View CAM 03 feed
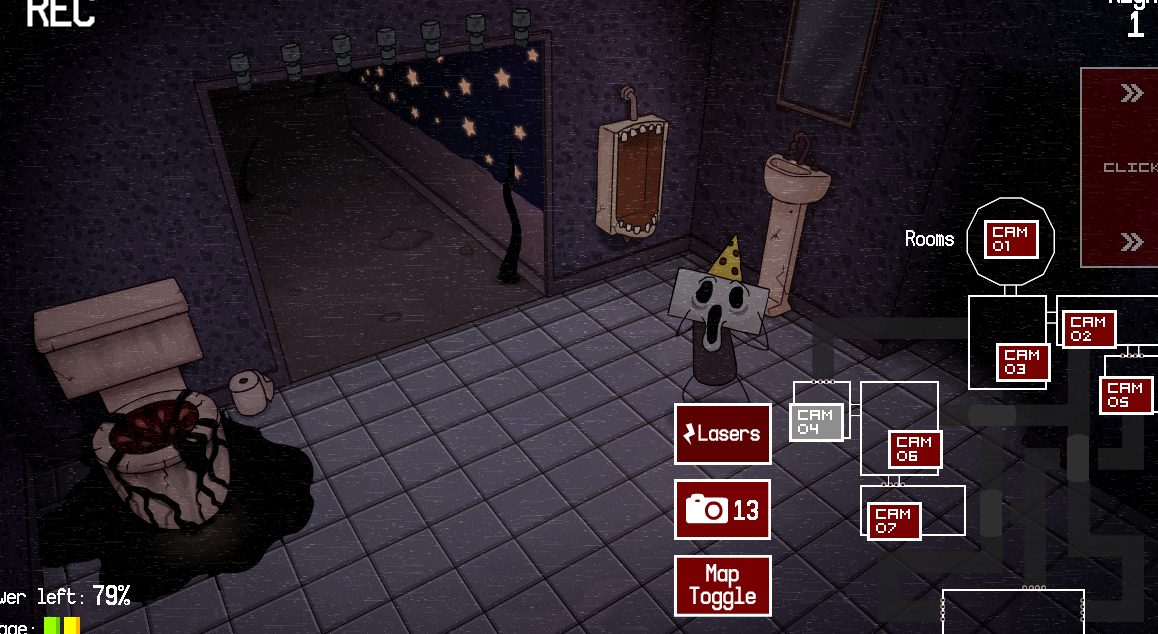The height and width of the screenshot is (634, 1158). click(1022, 362)
